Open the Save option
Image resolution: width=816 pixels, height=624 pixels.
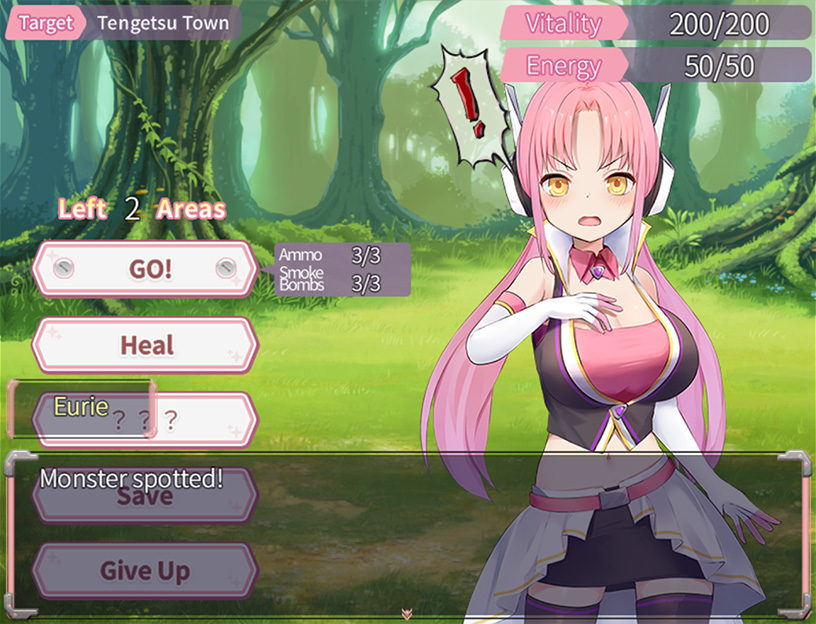pos(146,497)
